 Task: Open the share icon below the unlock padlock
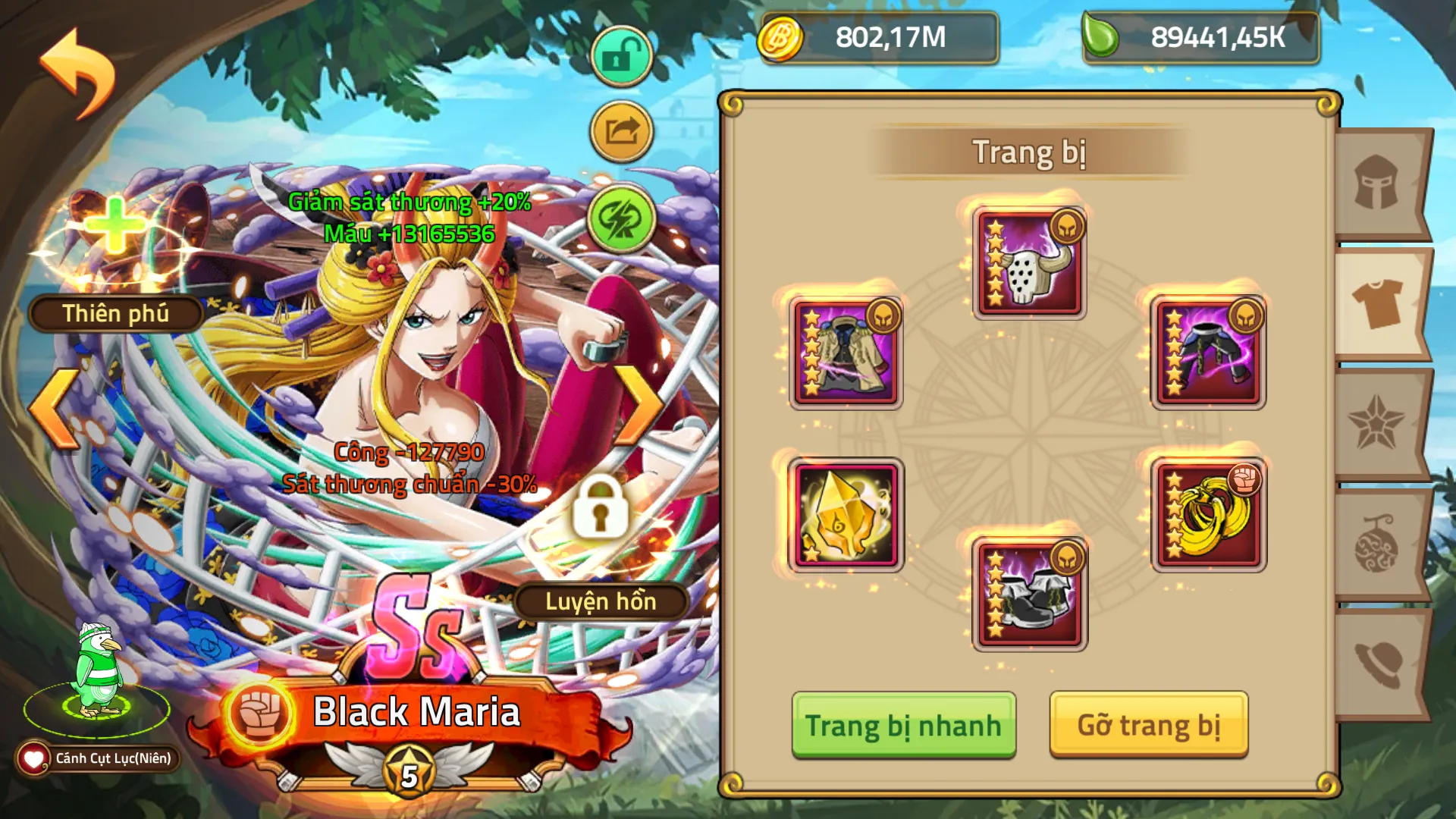pos(620,133)
